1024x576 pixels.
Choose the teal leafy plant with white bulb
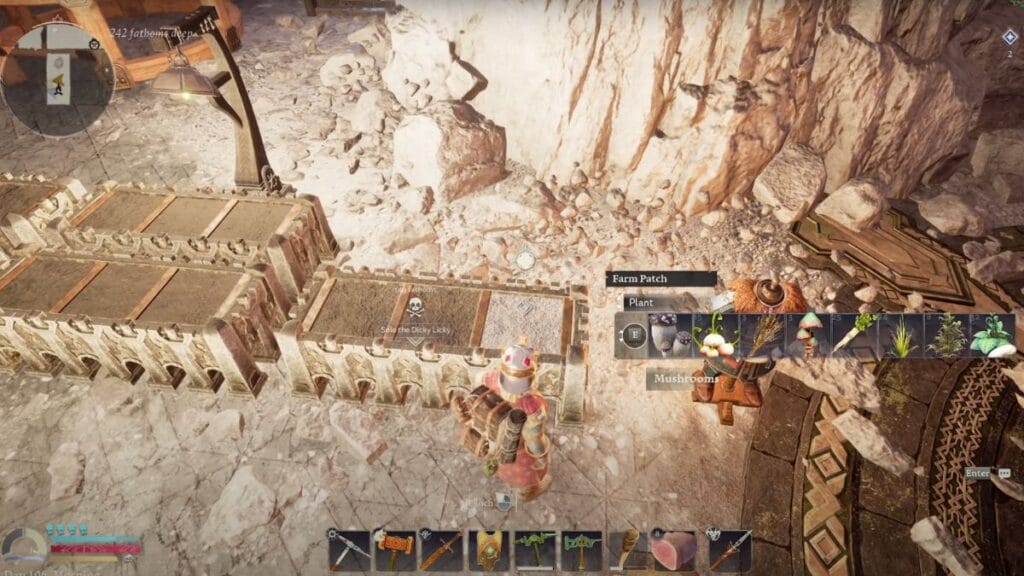[993, 335]
